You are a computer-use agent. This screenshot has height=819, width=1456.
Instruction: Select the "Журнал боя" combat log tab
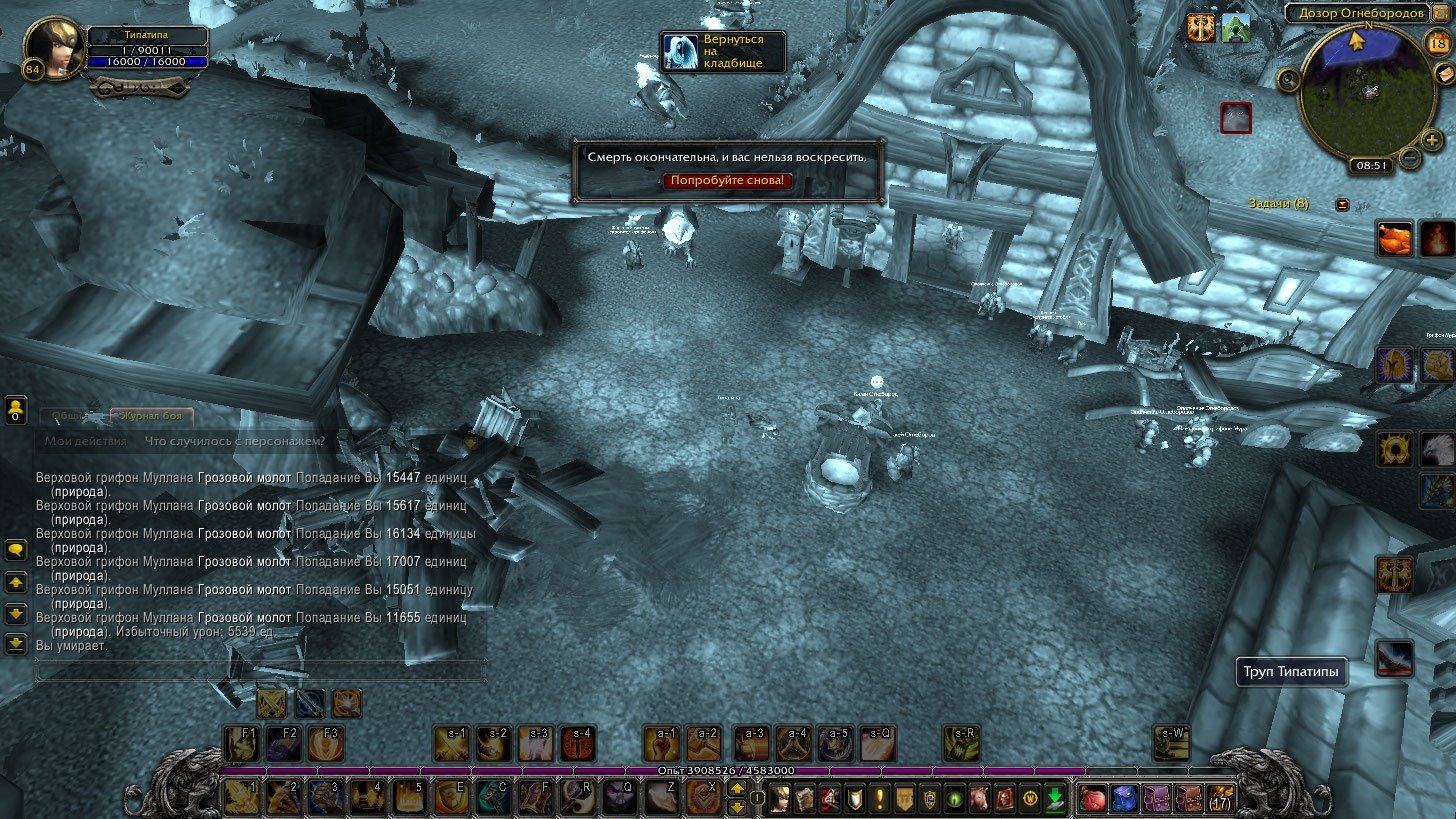tap(152, 417)
